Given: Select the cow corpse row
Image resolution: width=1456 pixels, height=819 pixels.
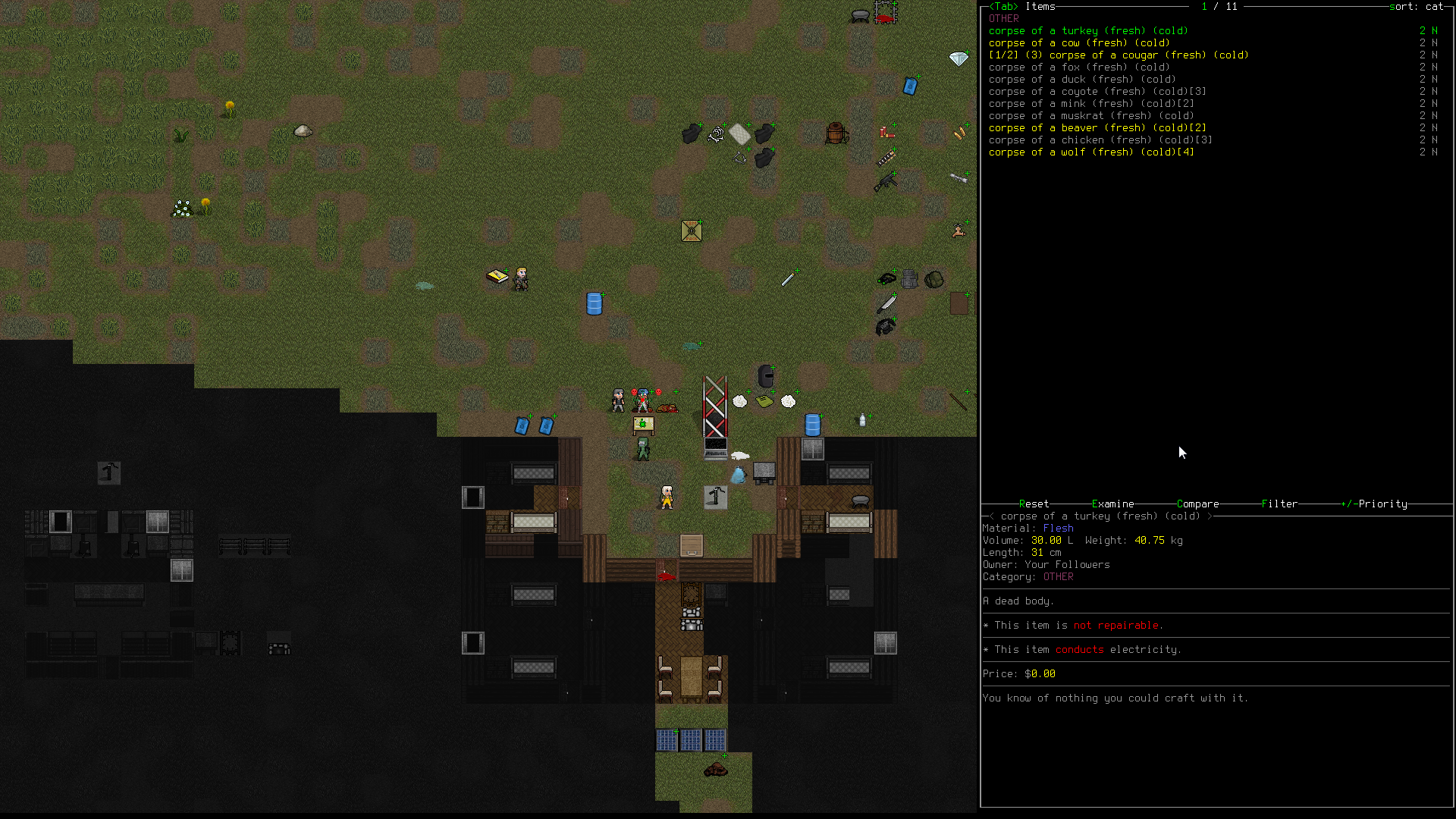Looking at the screenshot, I should pos(1078,43).
